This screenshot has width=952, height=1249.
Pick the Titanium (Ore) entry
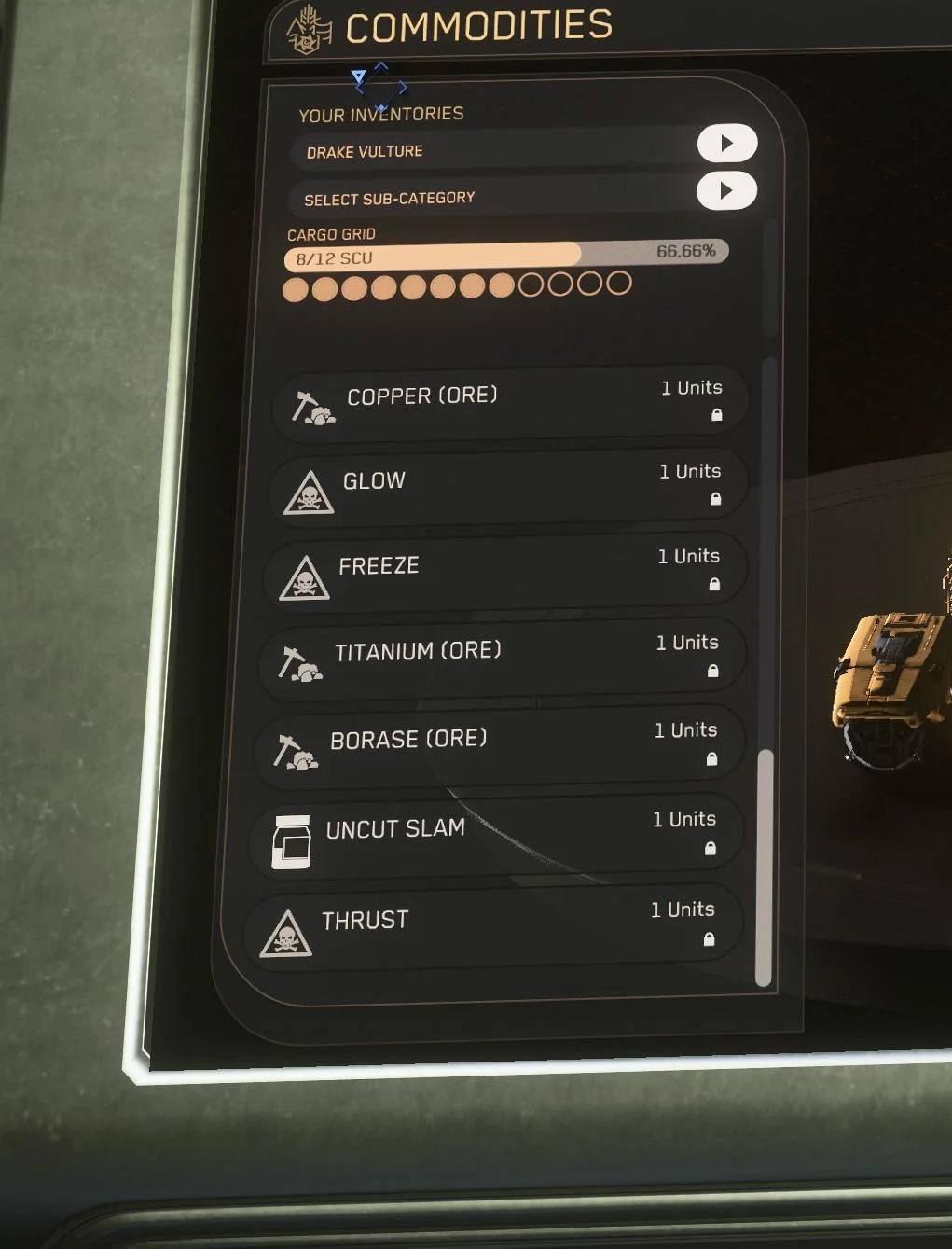point(503,658)
